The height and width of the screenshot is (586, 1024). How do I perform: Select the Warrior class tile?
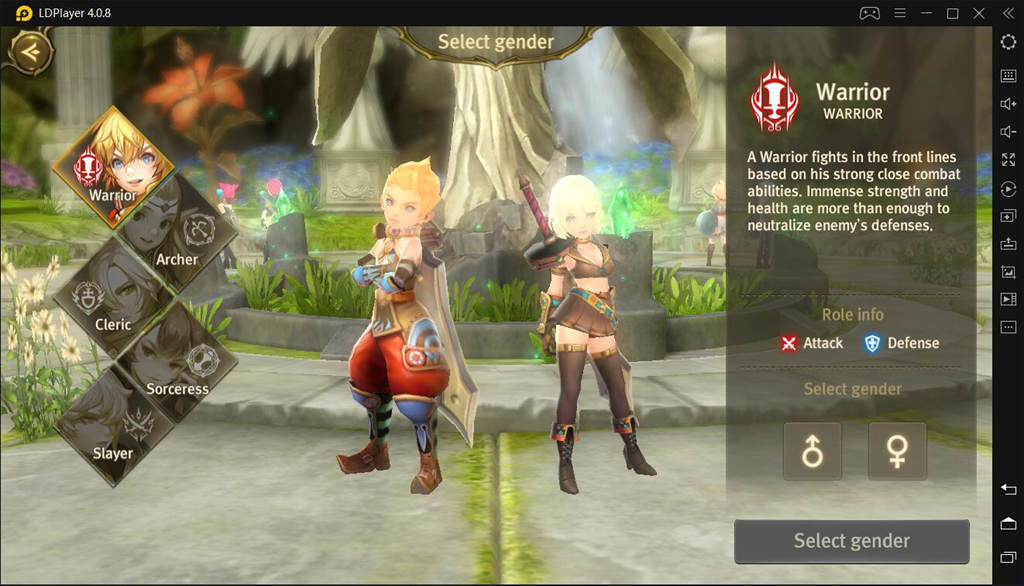coord(113,160)
